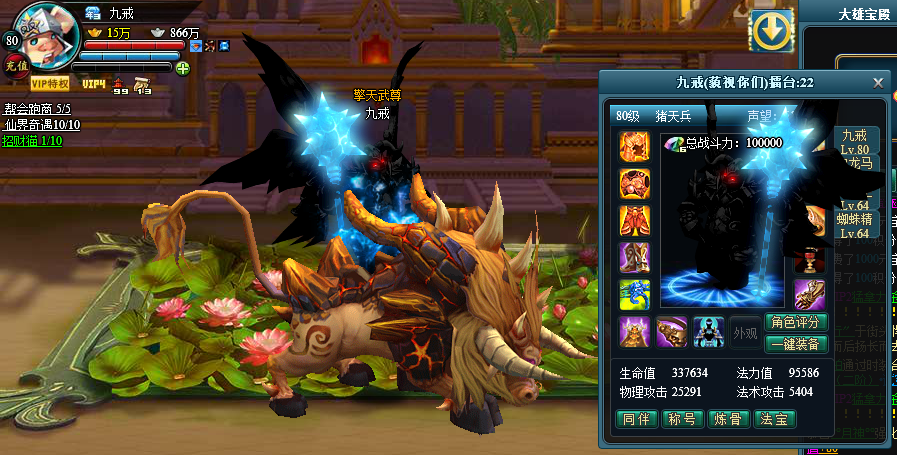Select the 外观 appearance slot

click(x=744, y=332)
